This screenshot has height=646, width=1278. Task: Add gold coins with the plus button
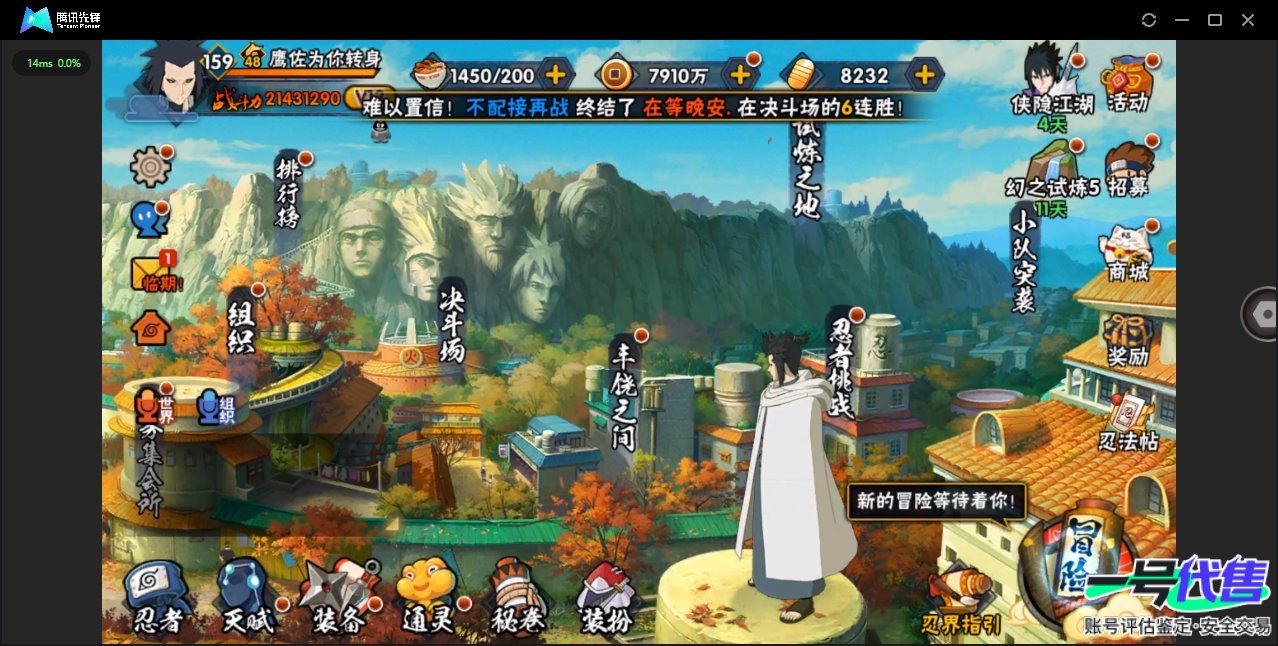point(741,74)
